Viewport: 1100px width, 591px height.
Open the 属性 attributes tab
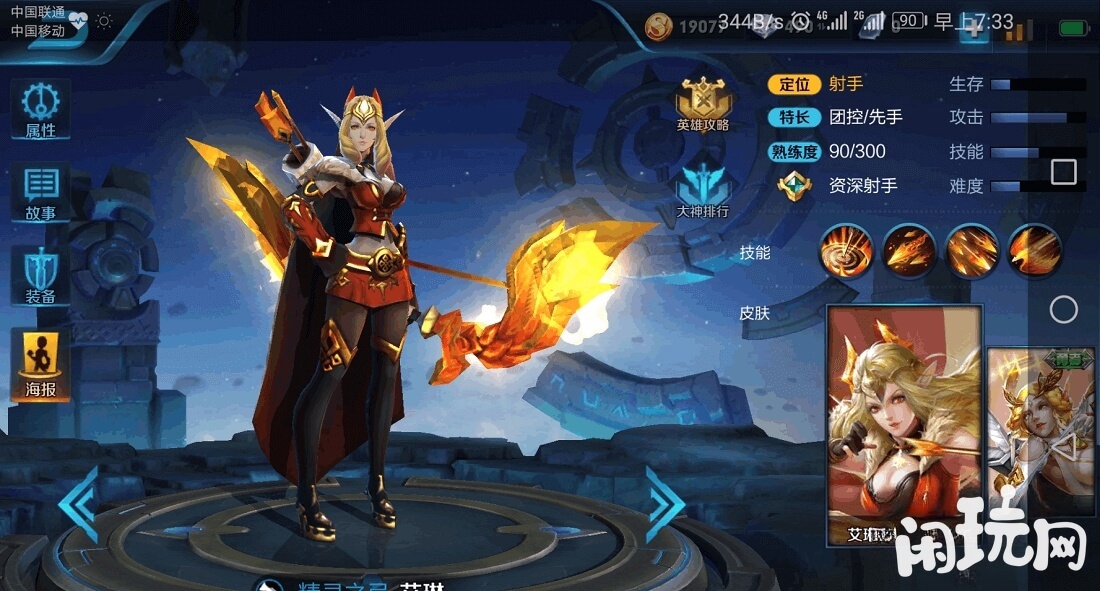40,110
